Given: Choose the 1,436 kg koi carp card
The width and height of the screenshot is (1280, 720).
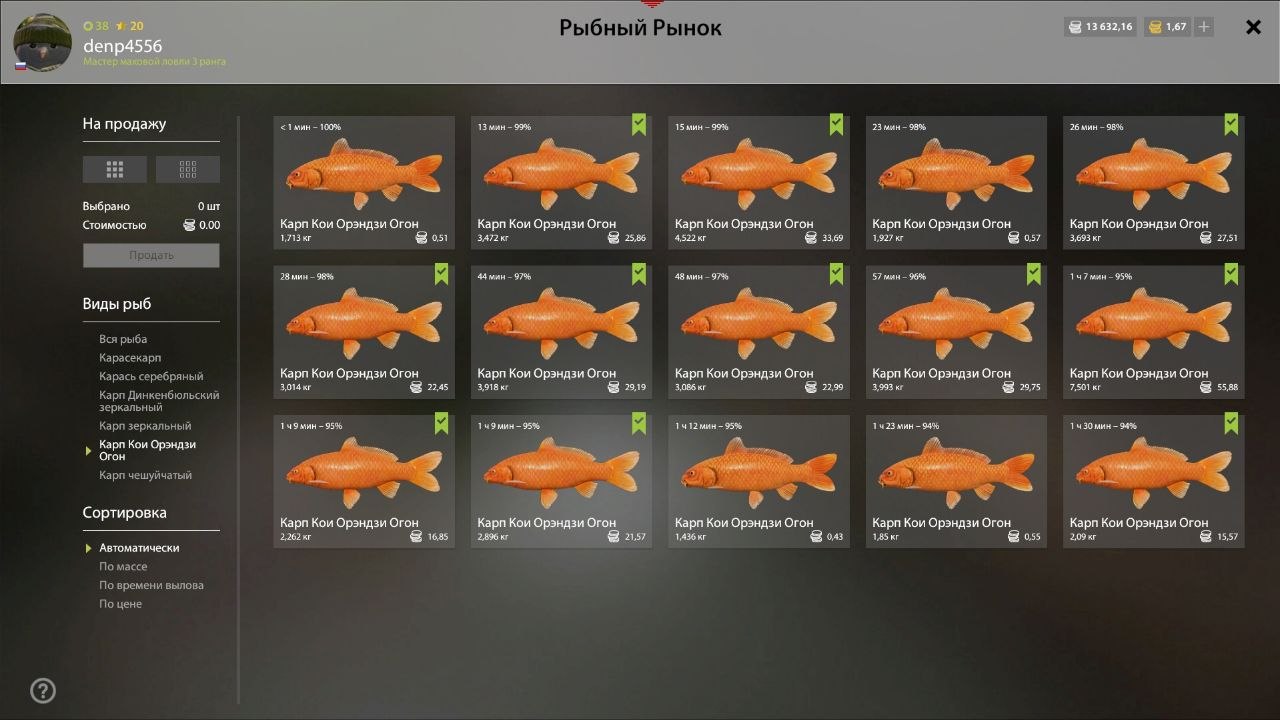Looking at the screenshot, I should tap(759, 481).
